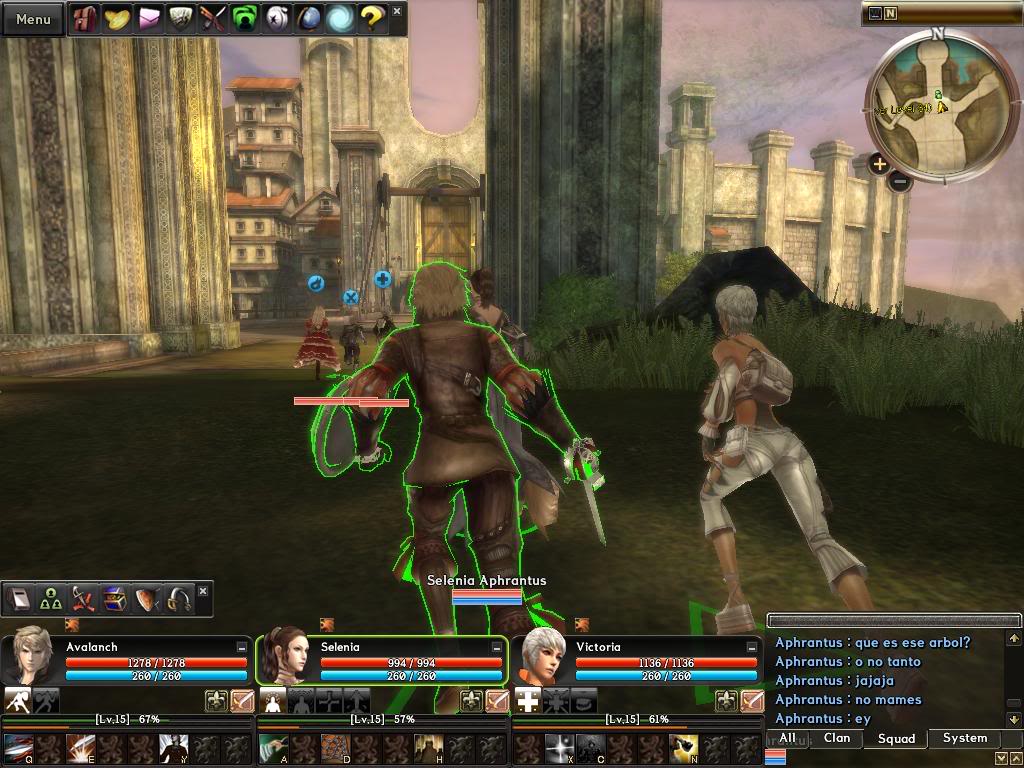The image size is (1024, 768).
Task: Use Victoria's skill on the N slot
Action: pos(684,747)
